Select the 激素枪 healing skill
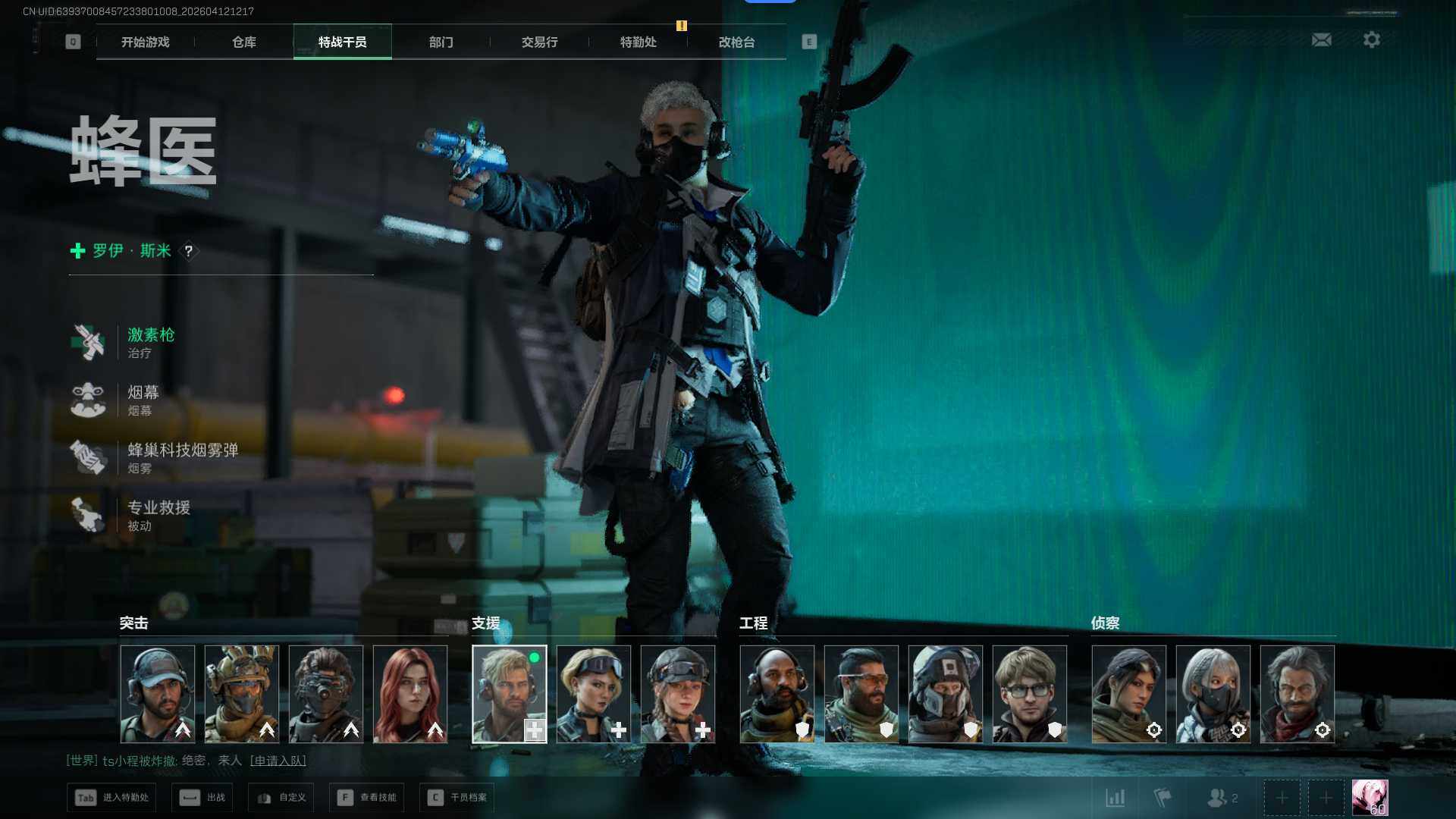This screenshot has height=819, width=1456. pos(150,342)
